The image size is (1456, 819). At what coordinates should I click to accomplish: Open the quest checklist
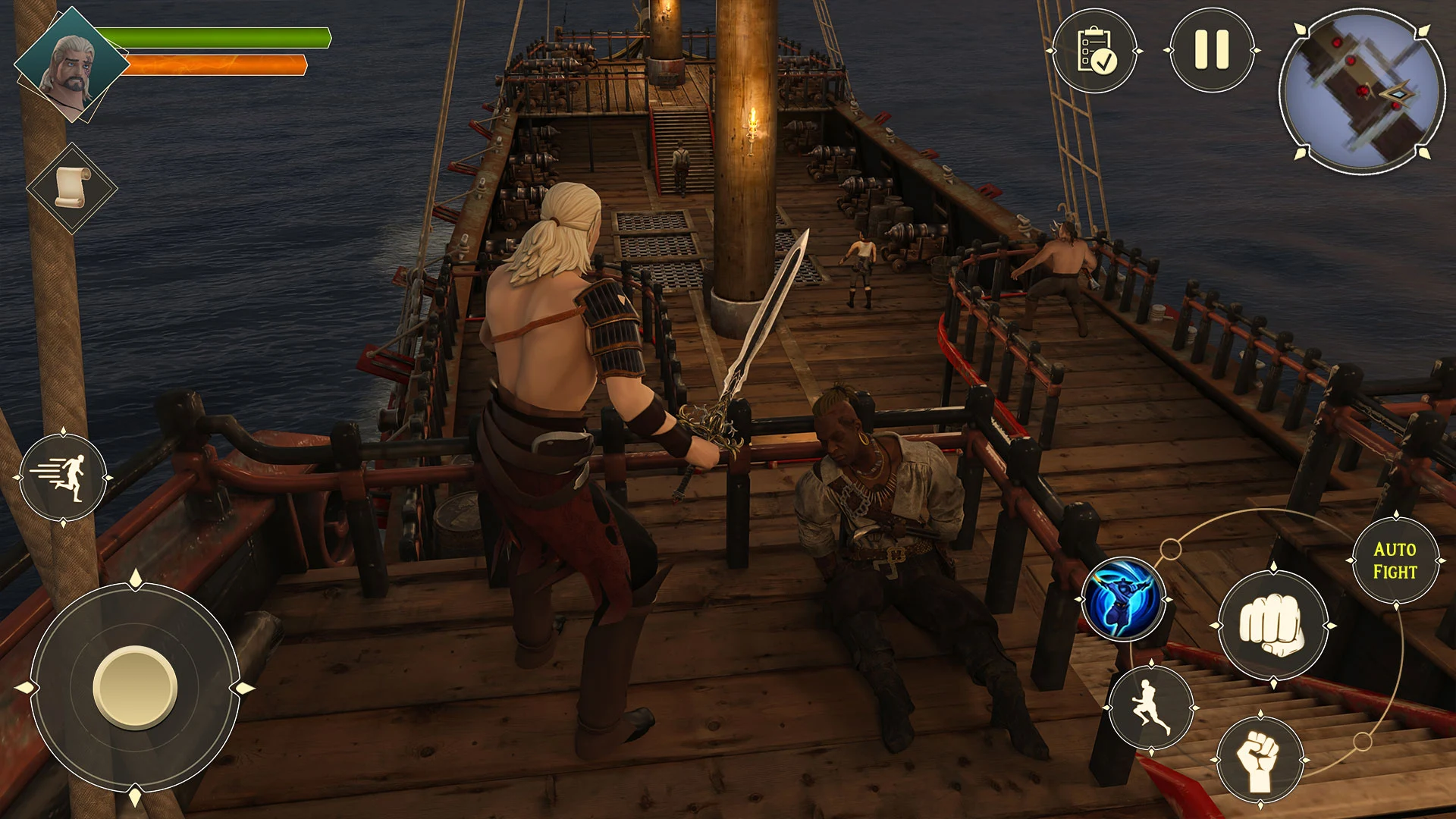1094,51
